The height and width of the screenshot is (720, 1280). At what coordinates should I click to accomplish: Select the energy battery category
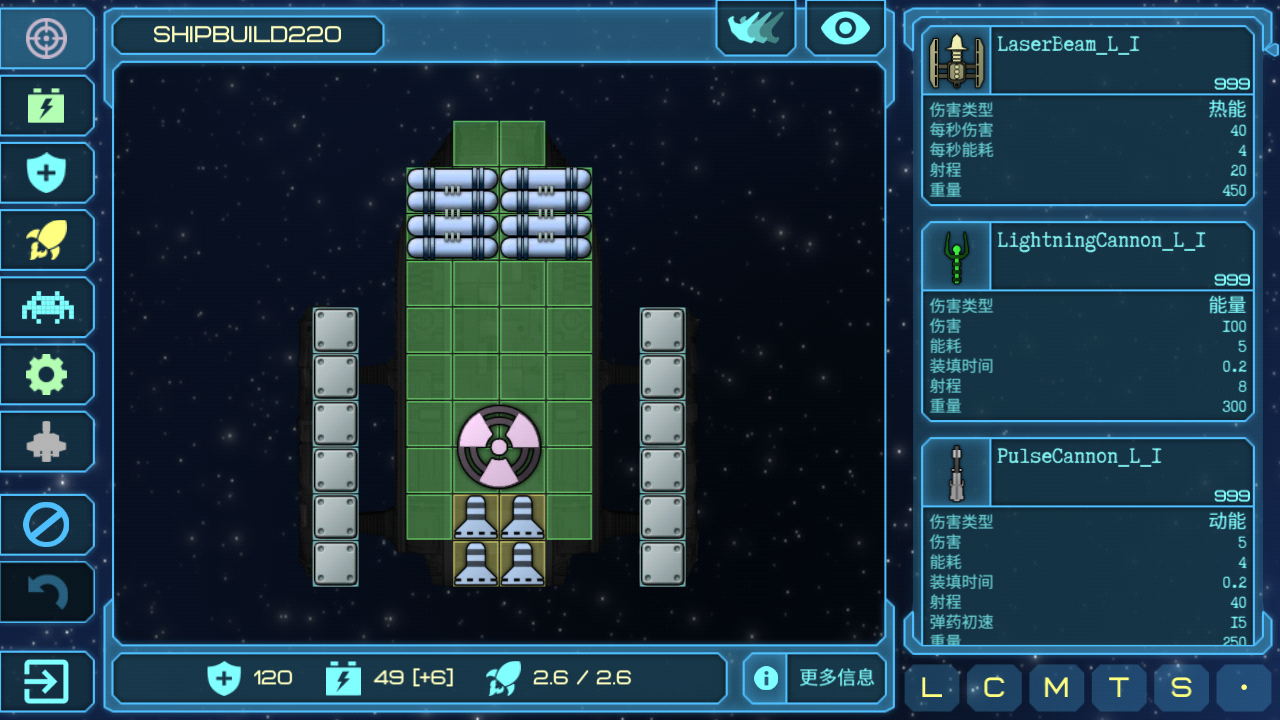(x=47, y=106)
